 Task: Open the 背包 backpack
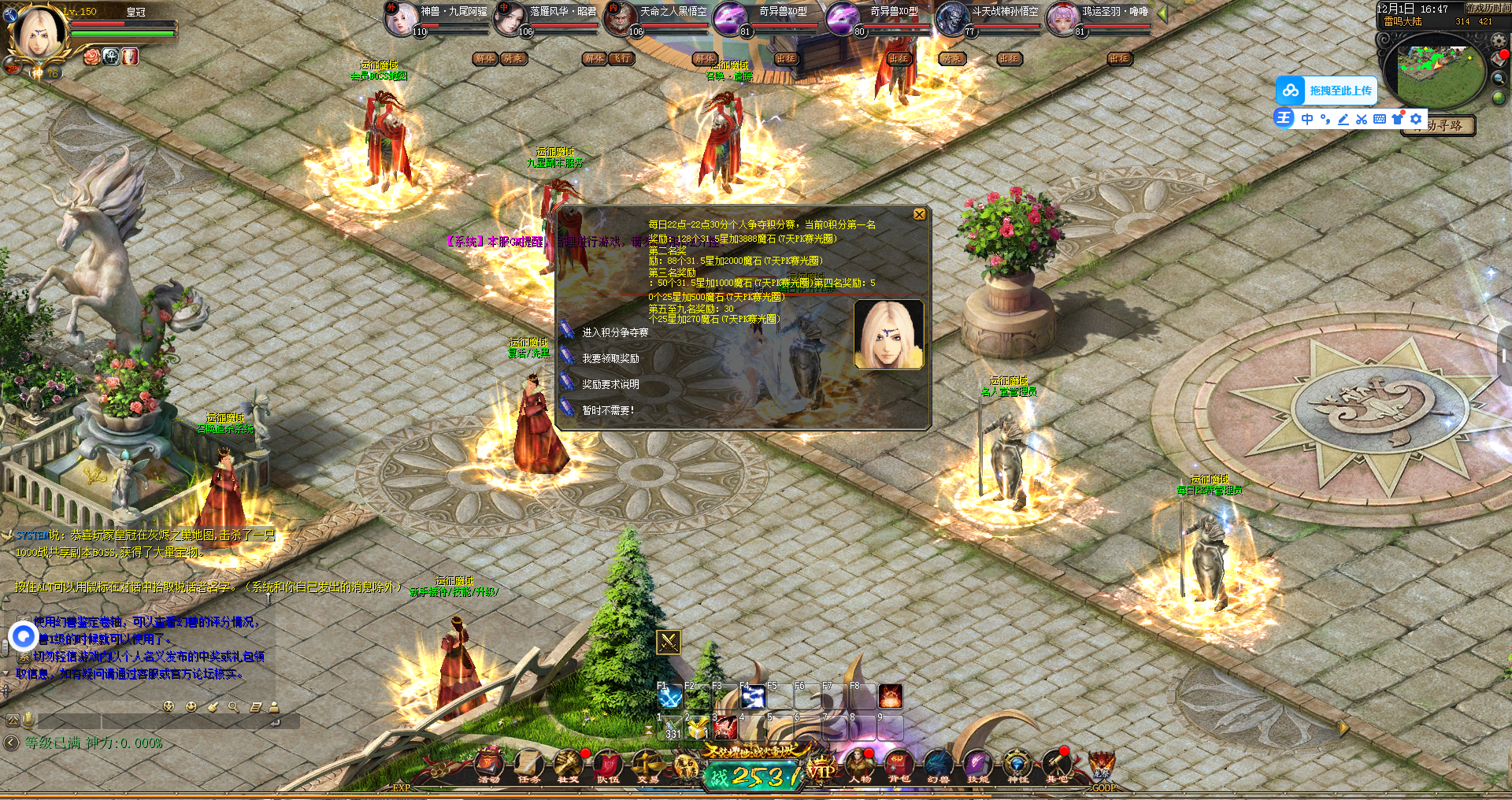click(899, 765)
